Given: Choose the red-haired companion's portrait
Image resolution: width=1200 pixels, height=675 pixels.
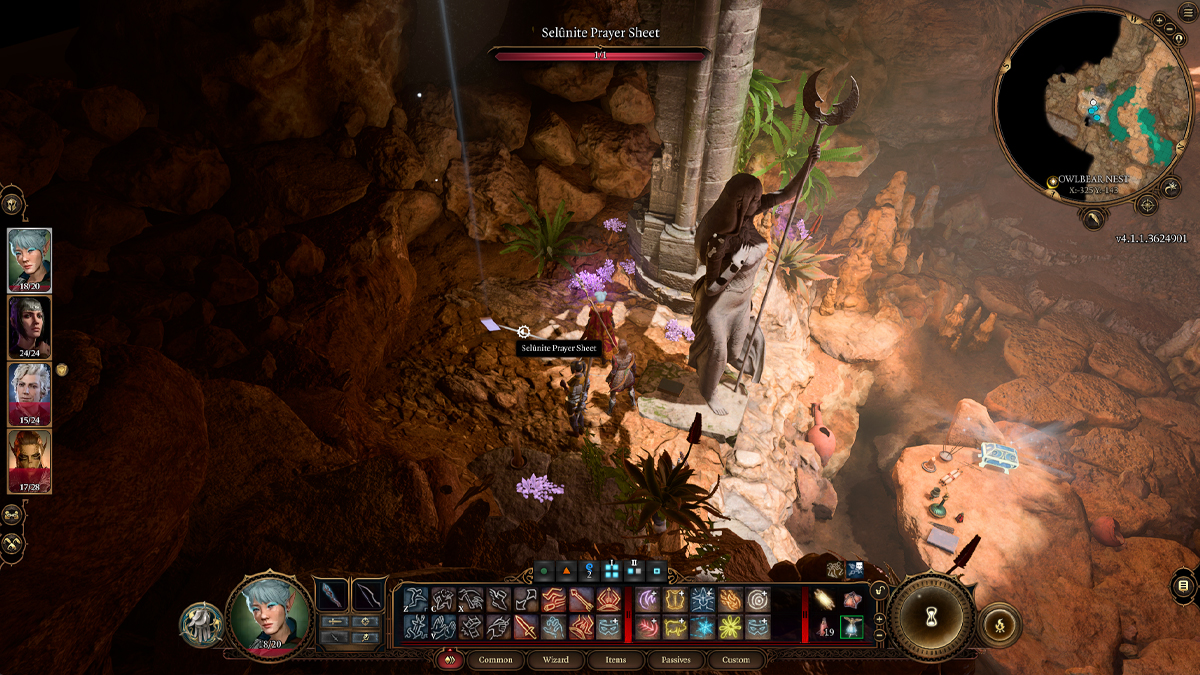Looking at the screenshot, I should 30,460.
